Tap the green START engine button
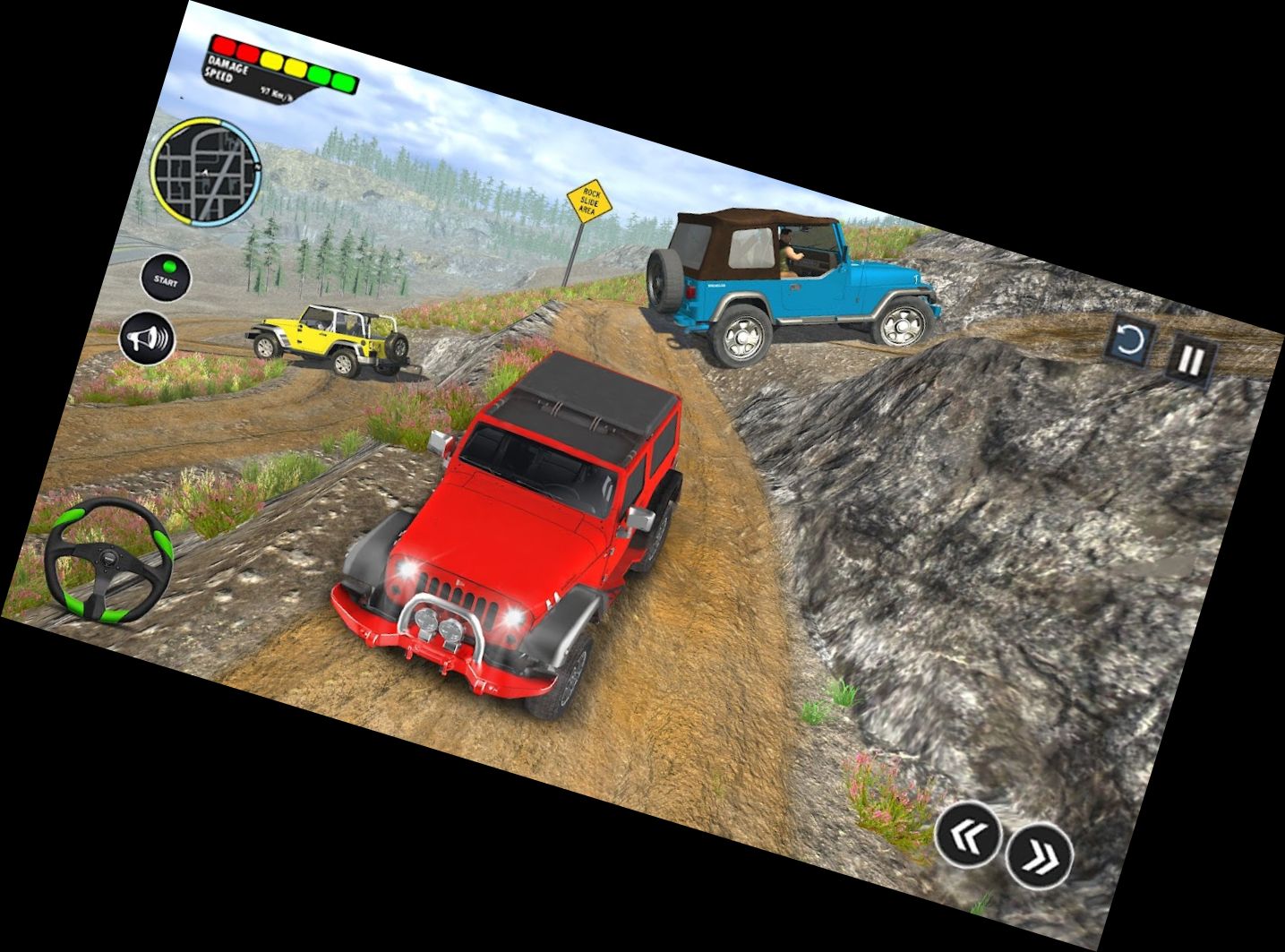Image resolution: width=1285 pixels, height=952 pixels. click(166, 276)
